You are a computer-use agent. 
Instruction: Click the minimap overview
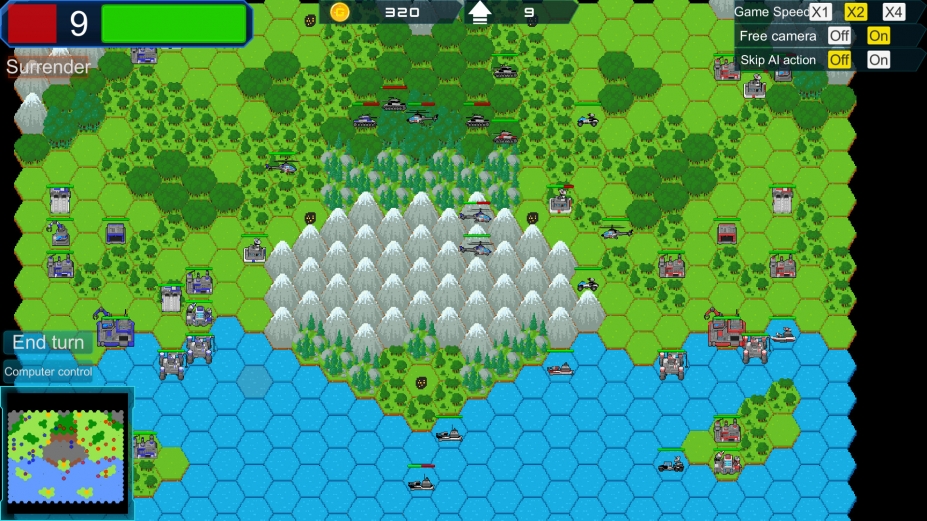click(x=67, y=454)
